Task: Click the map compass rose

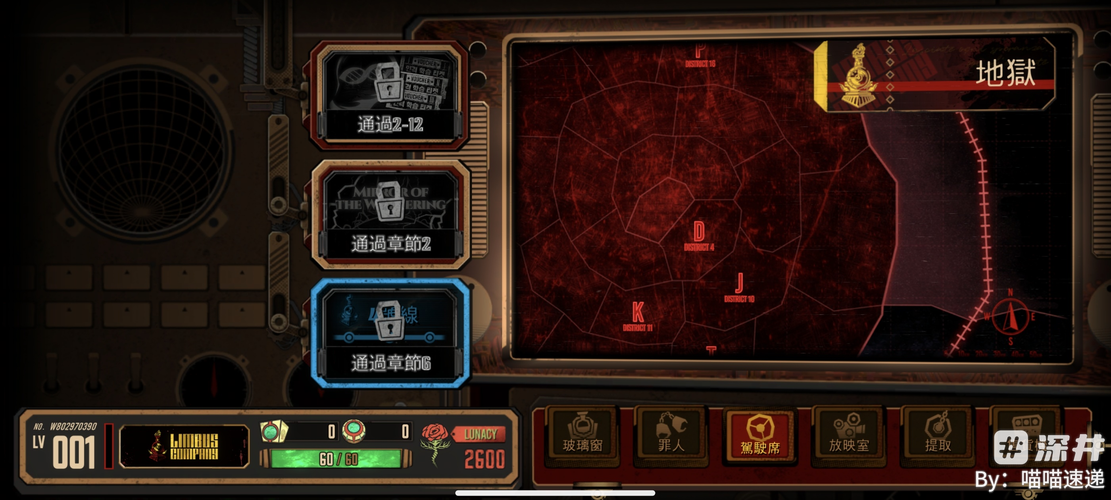Action: [1010, 320]
